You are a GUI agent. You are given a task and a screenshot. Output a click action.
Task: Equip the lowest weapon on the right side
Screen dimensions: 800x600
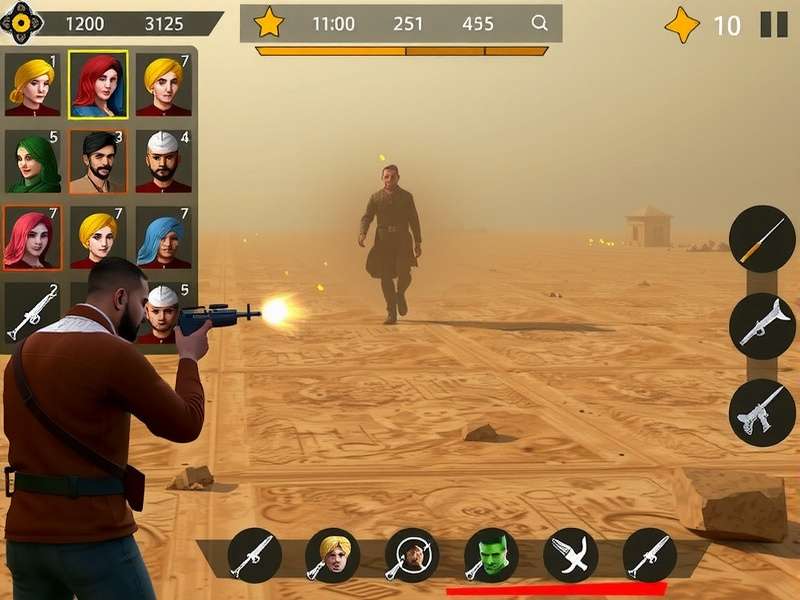click(762, 412)
